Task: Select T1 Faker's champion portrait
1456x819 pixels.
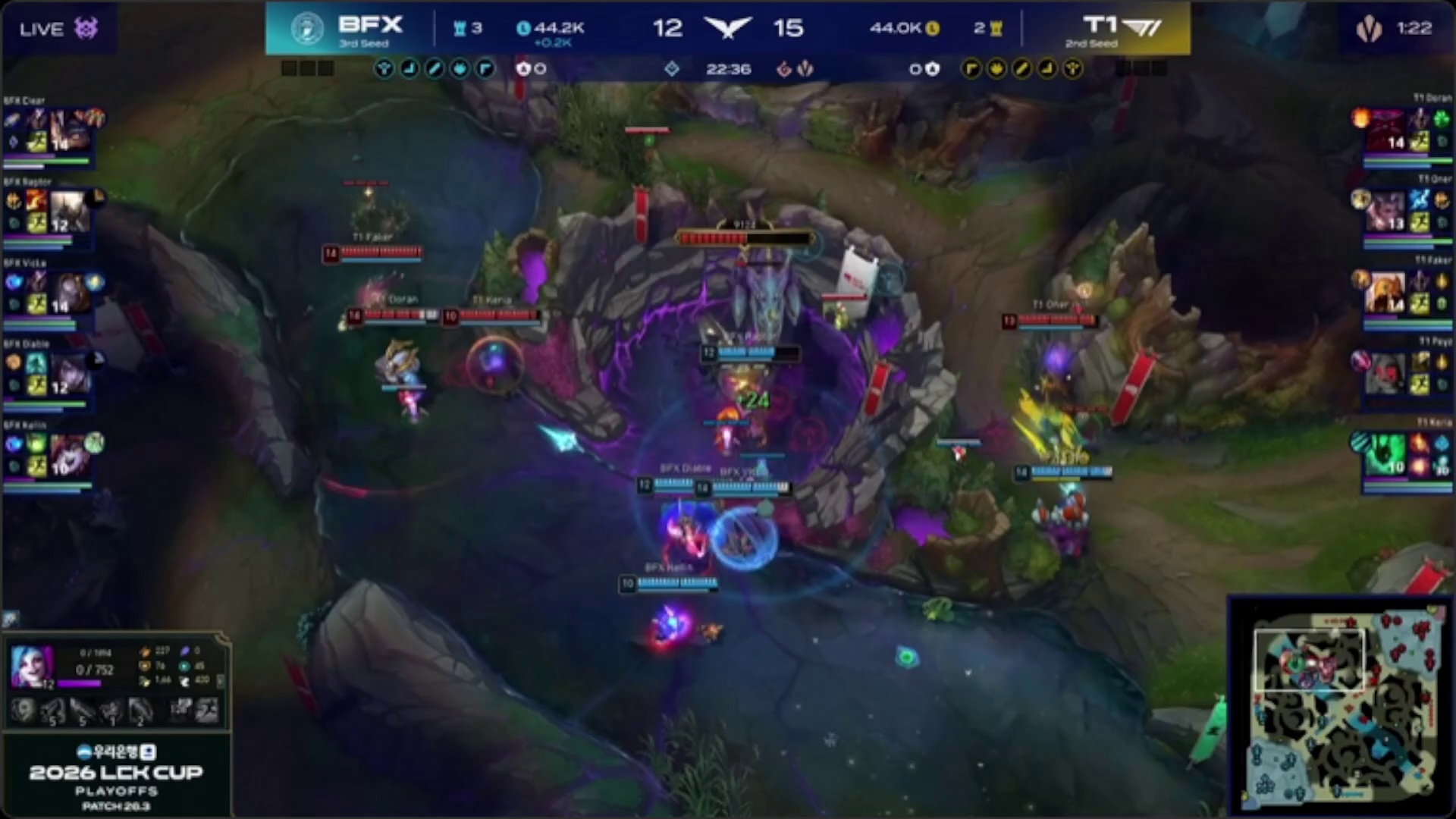Action: [x=1386, y=292]
